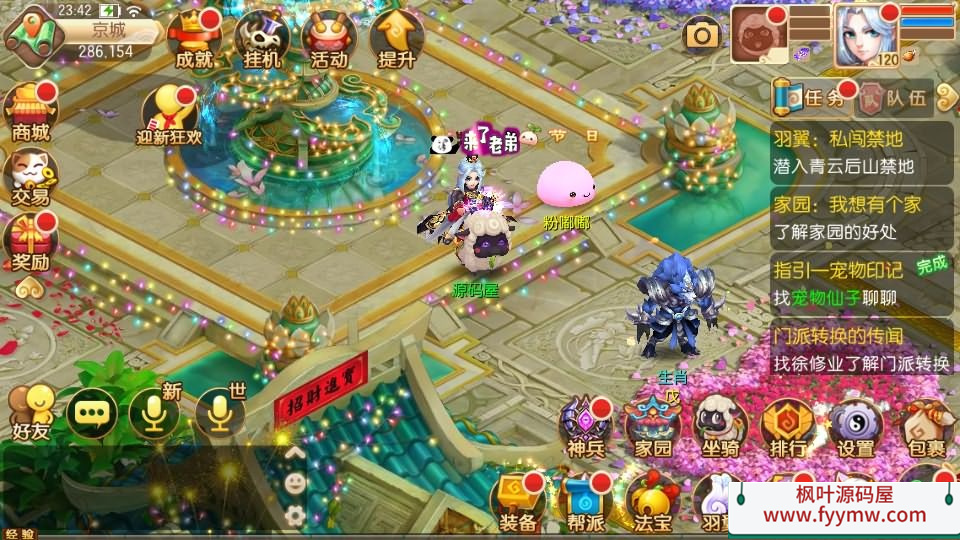The width and height of the screenshot is (960, 540).
Task: Open the 商城 shop
Action: click(30, 112)
